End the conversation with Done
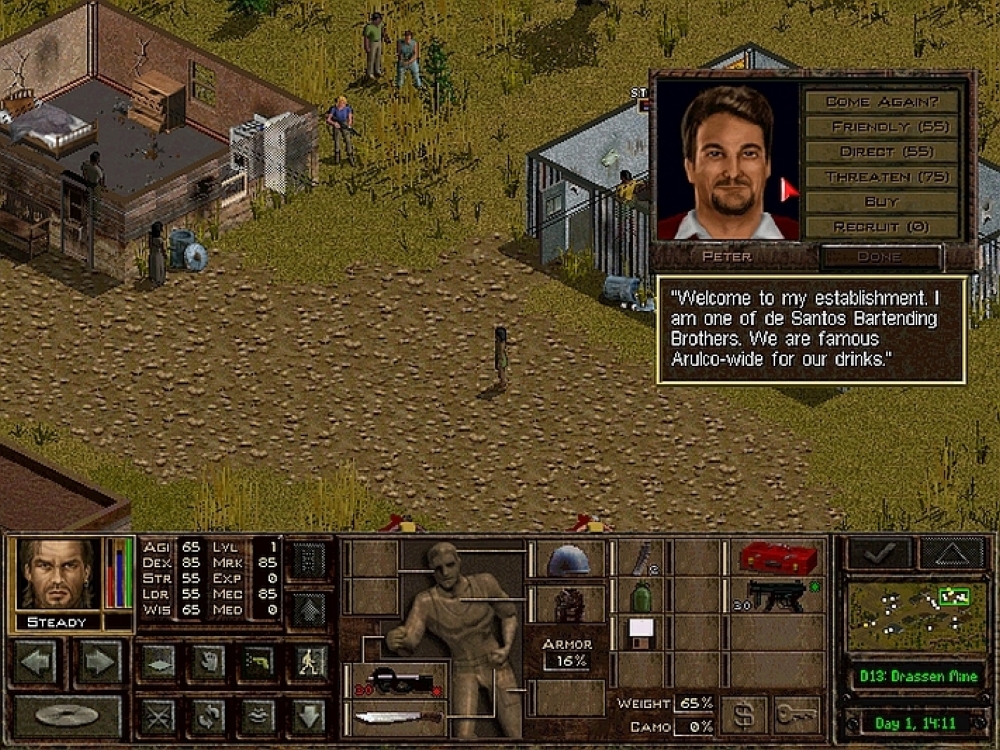This screenshot has height=750, width=1000. [x=880, y=257]
